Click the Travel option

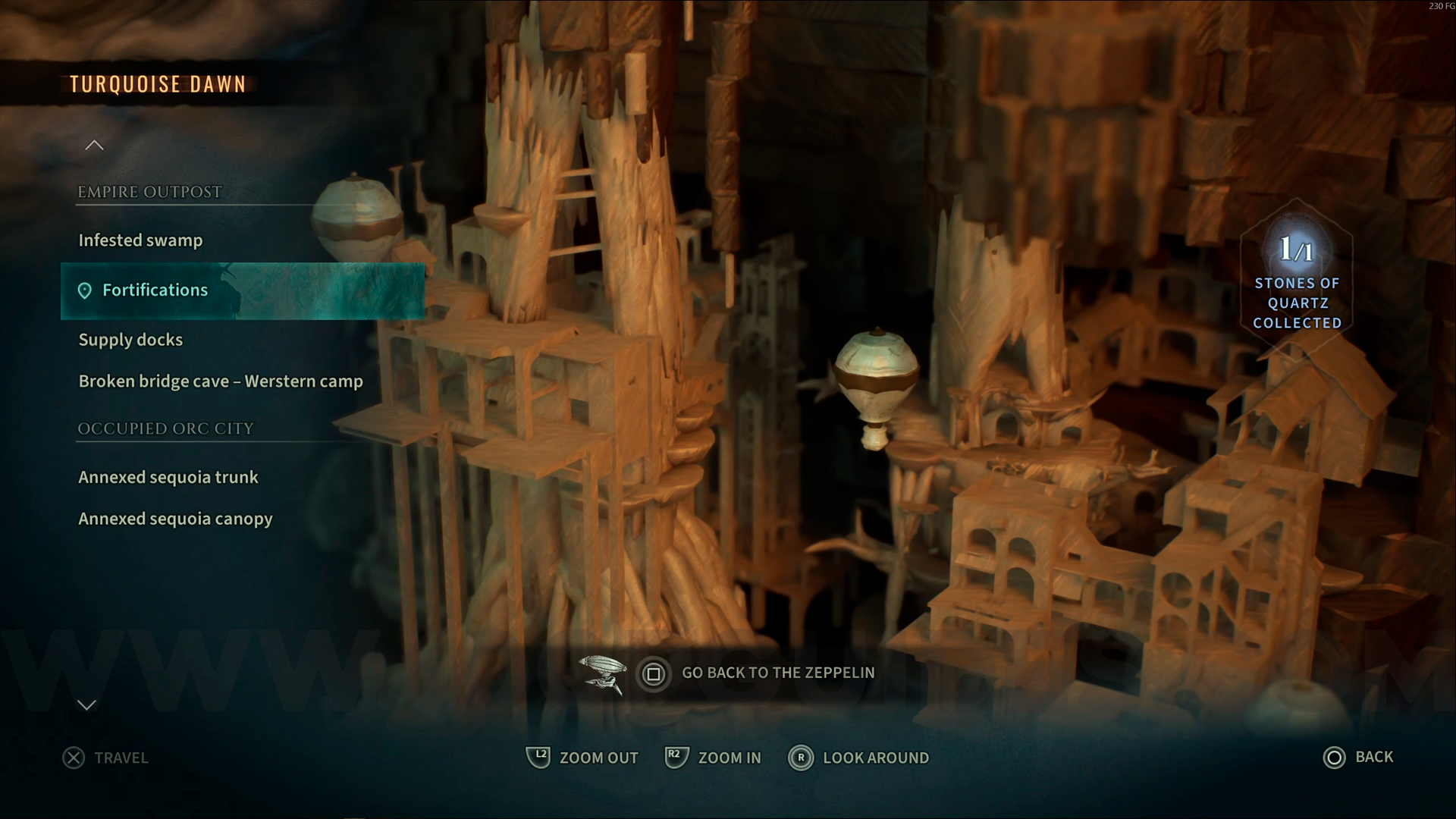[x=106, y=758]
